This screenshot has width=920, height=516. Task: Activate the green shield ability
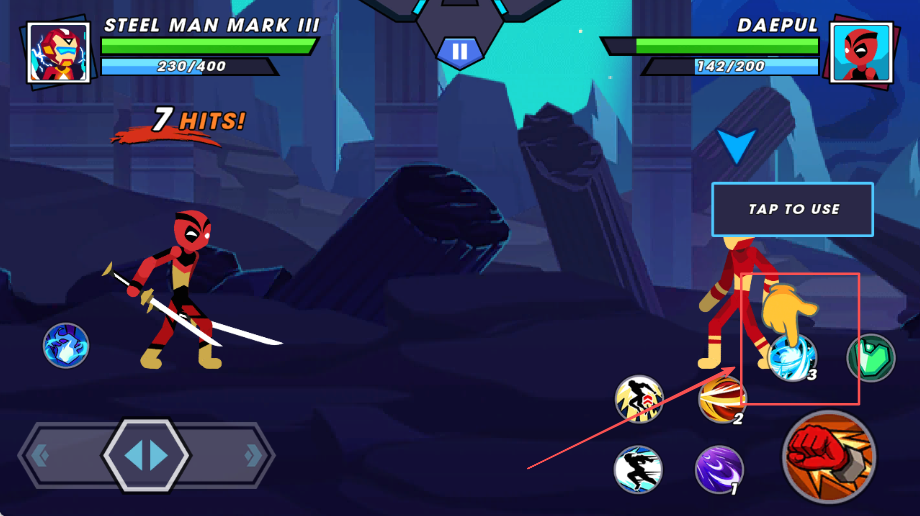tap(870, 358)
